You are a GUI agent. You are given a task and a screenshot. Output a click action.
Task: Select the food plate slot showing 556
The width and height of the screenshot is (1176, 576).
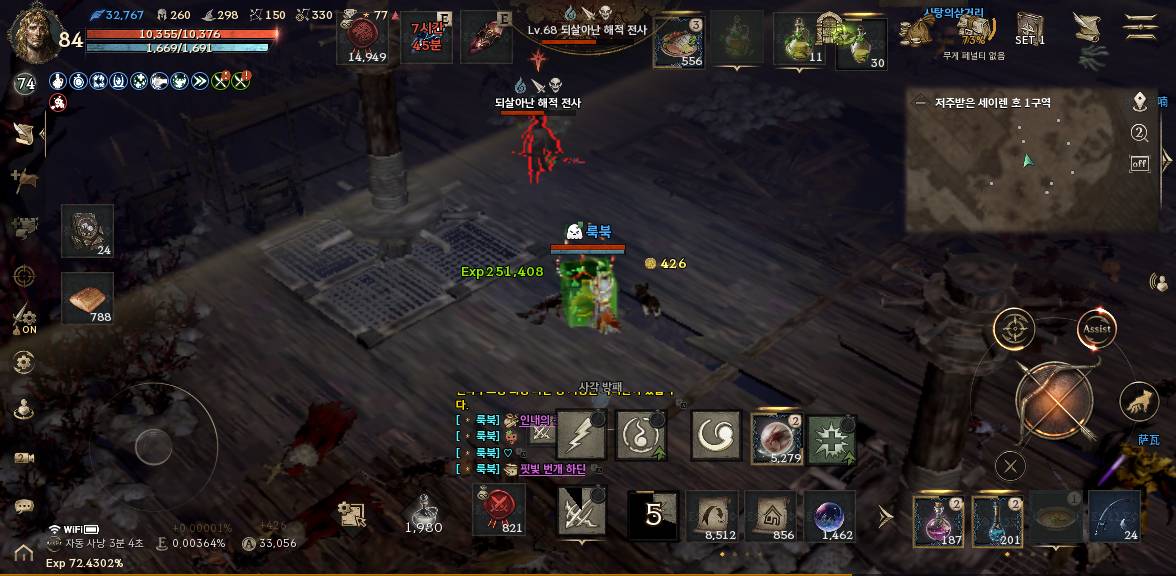[x=679, y=42]
